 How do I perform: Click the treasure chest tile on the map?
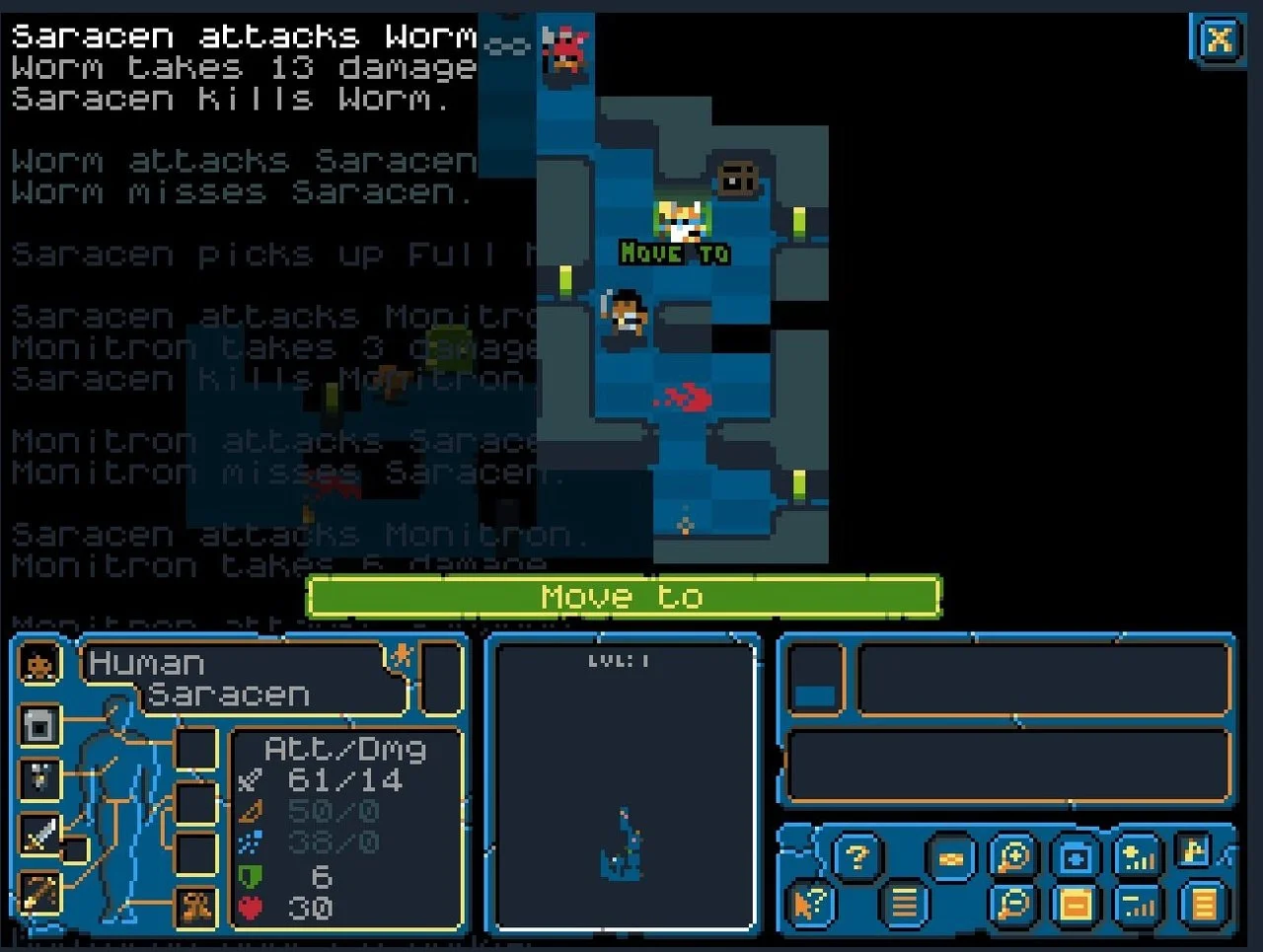click(738, 178)
